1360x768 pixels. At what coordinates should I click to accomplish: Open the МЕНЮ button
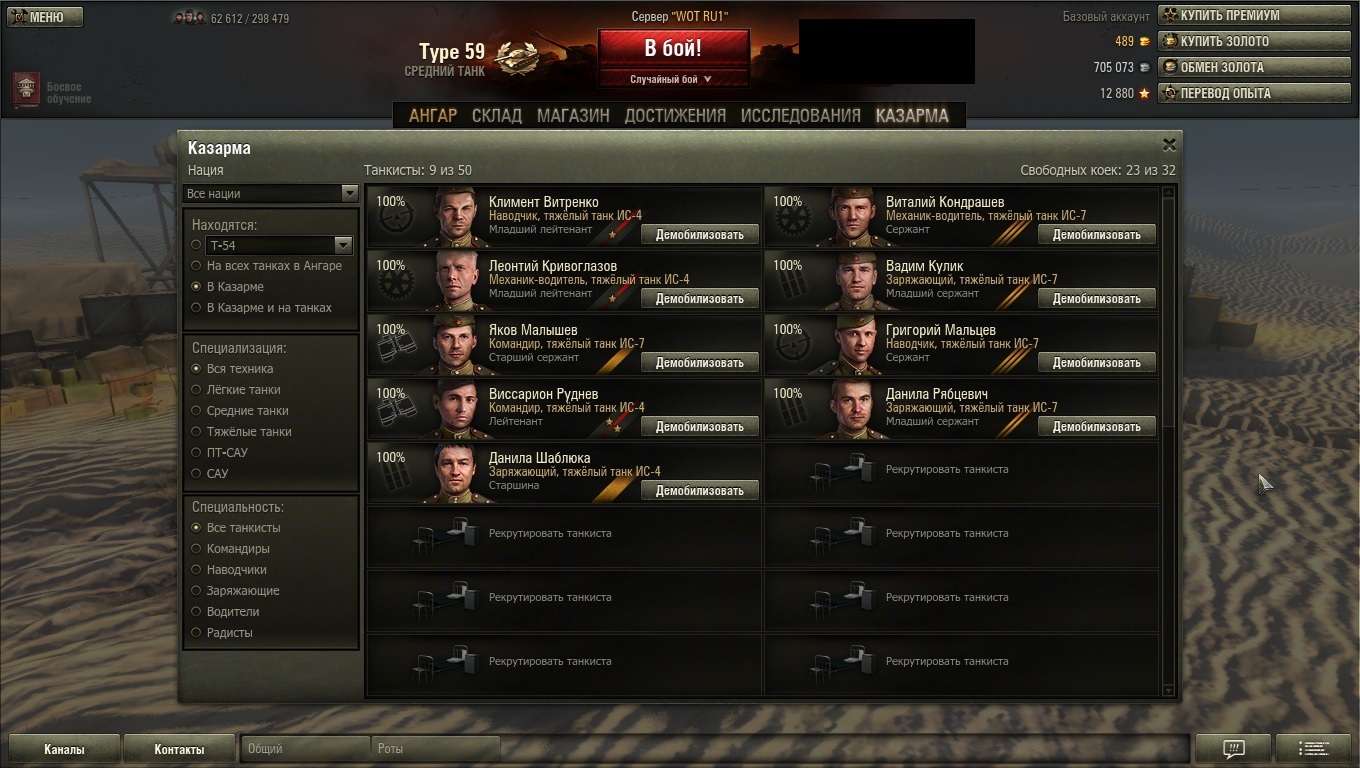click(44, 17)
